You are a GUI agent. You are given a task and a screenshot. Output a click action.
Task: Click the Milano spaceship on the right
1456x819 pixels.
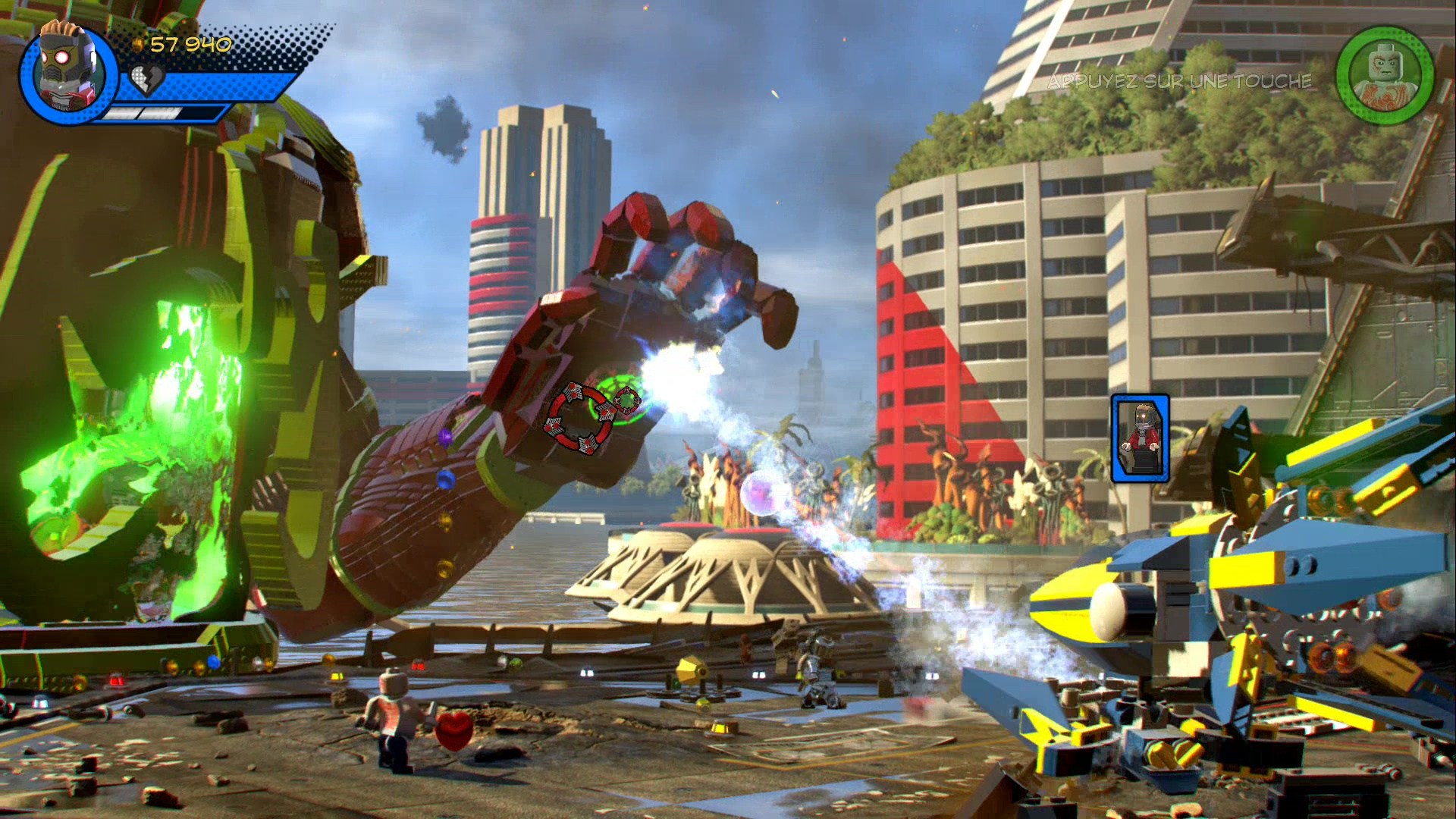[1213, 607]
